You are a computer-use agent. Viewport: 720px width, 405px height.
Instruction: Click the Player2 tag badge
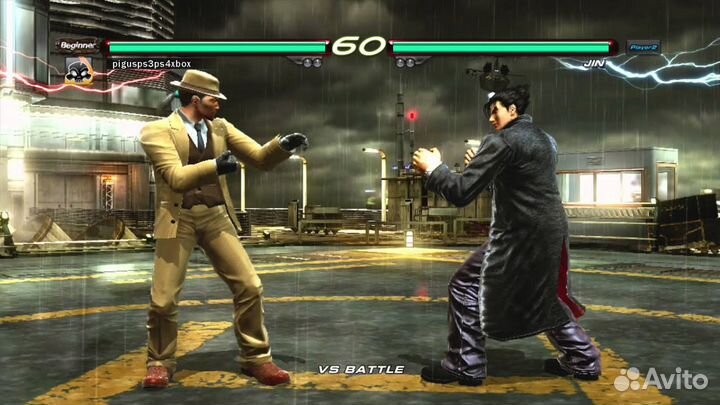[x=643, y=46]
